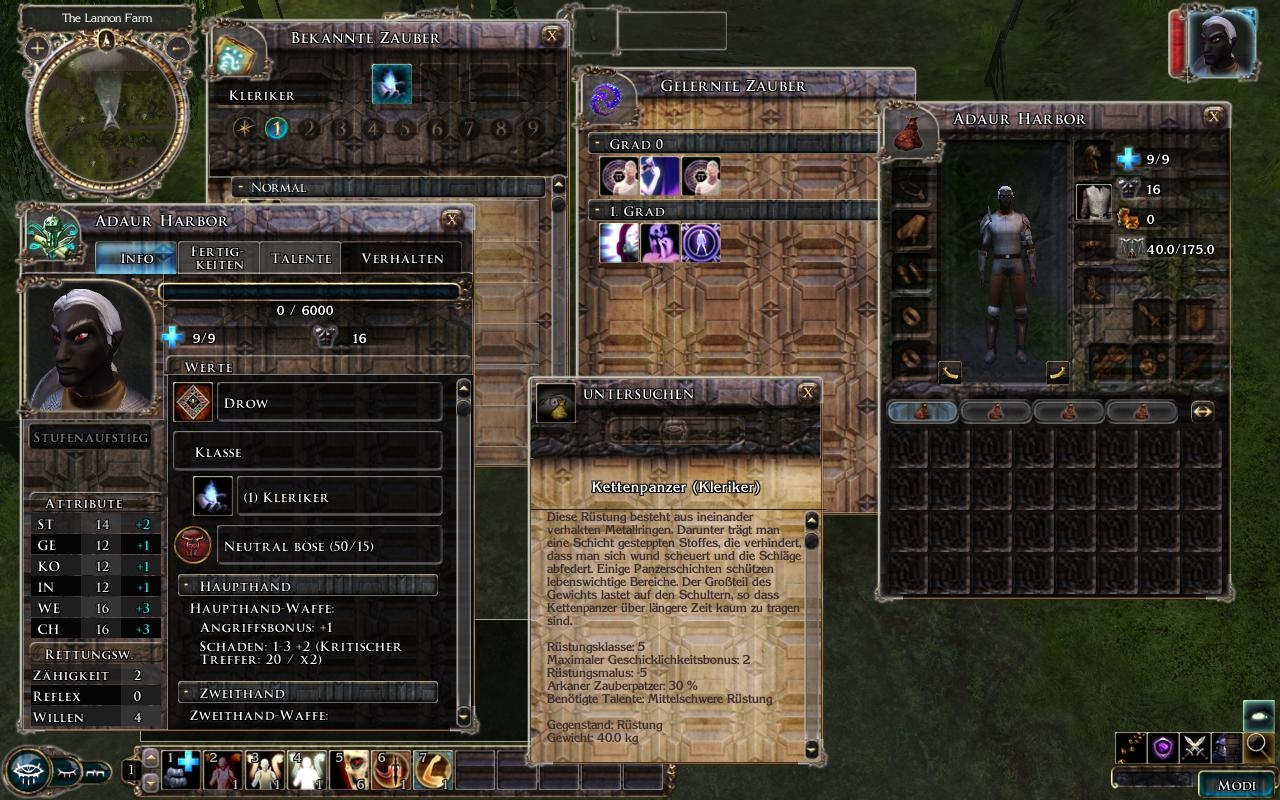The height and width of the screenshot is (800, 1280).
Task: Collapse the Grad 0 spell list
Action: click(596, 144)
